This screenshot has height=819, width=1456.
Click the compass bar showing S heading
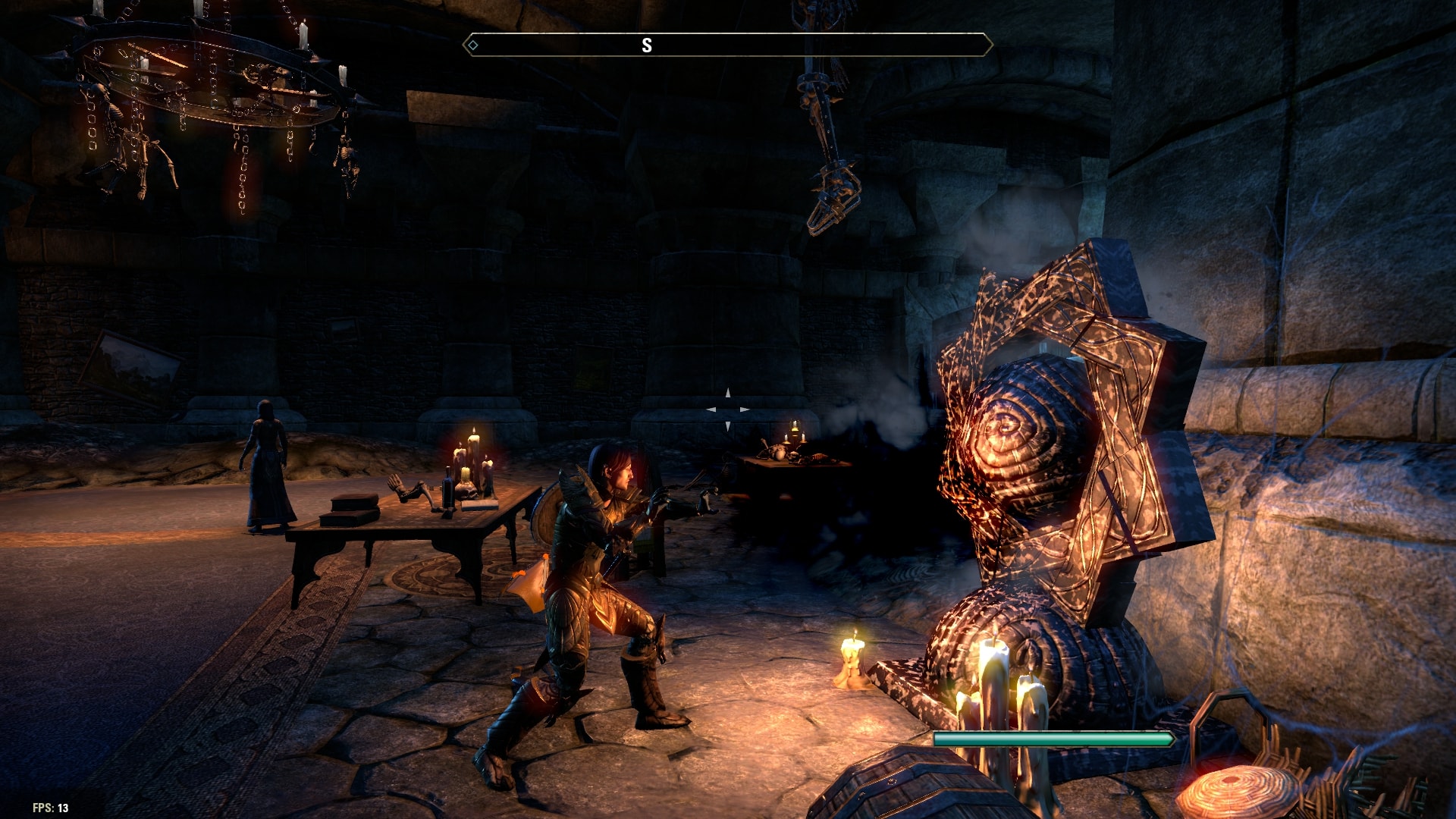click(727, 45)
